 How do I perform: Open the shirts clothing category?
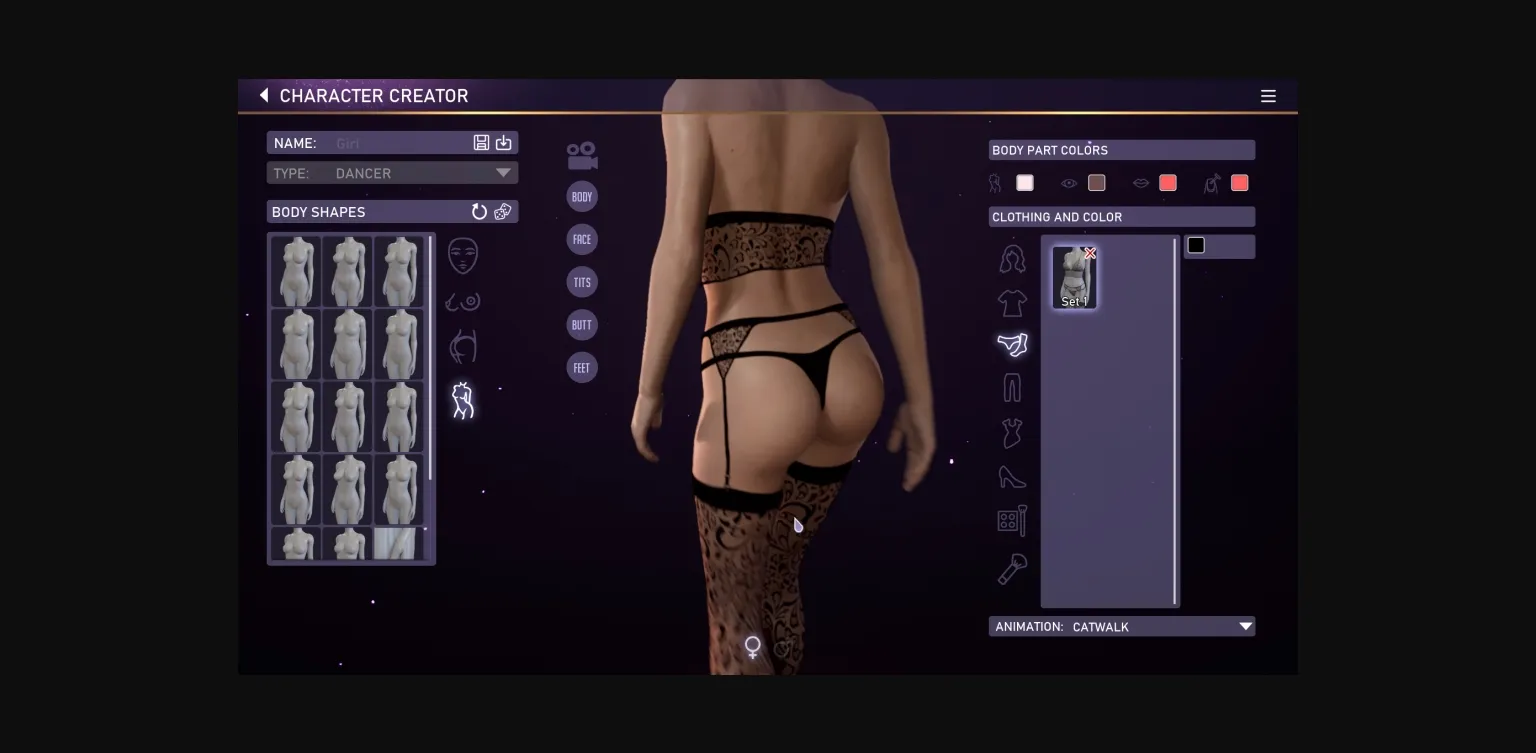1012,302
